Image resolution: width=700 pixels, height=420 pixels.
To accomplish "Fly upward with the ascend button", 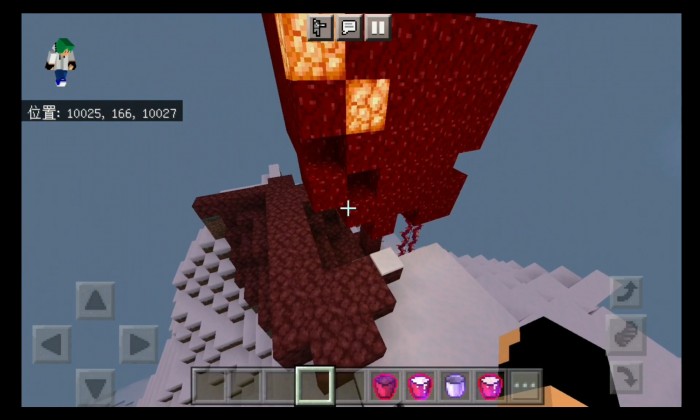I will pyautogui.click(x=626, y=294).
